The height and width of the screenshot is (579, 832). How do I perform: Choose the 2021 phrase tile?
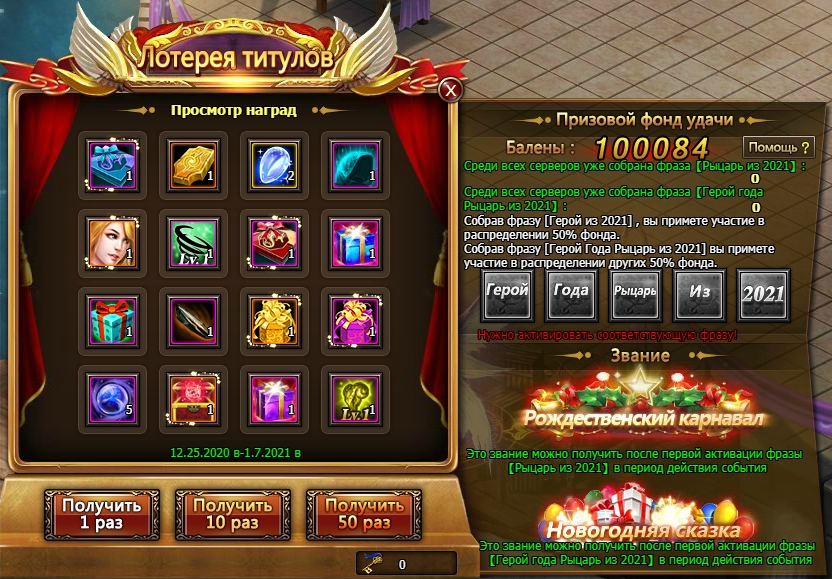coord(763,294)
